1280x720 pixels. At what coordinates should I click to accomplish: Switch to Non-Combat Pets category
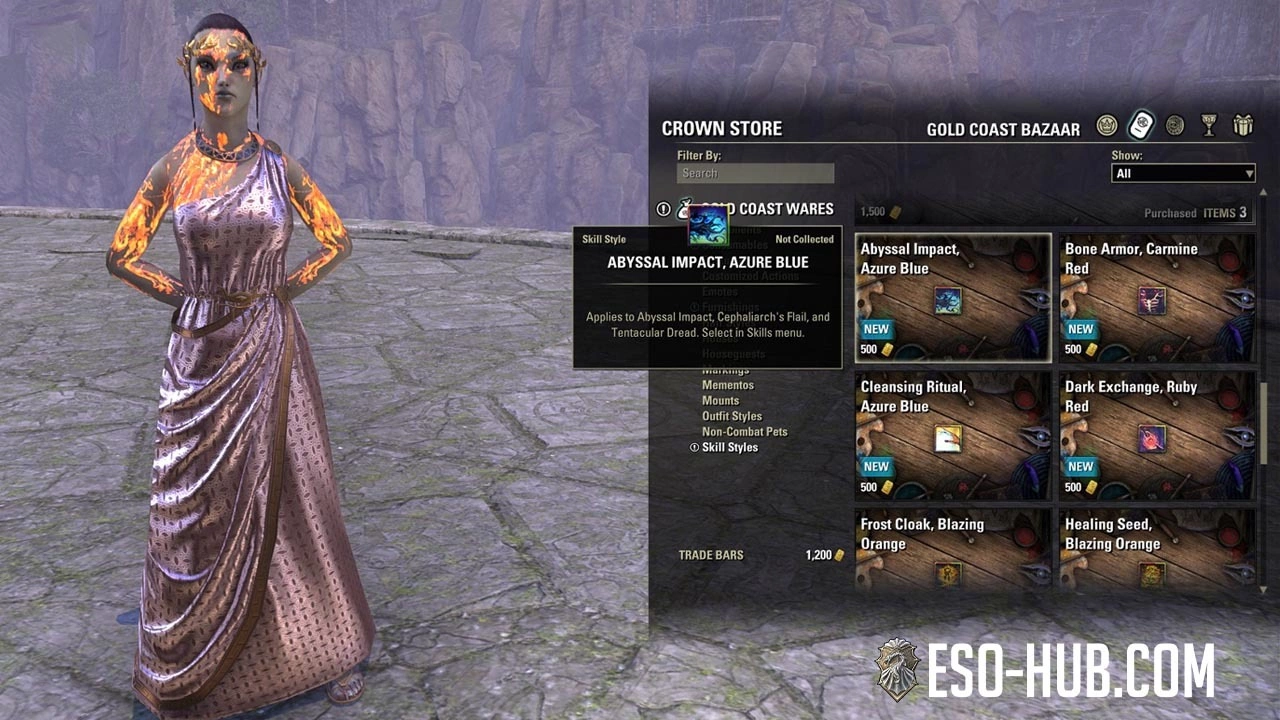pos(745,432)
